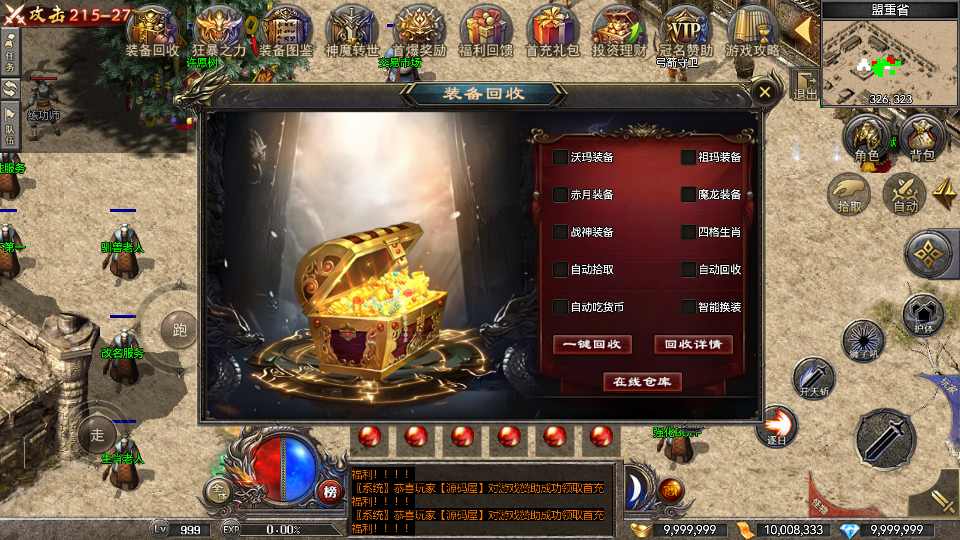
Task: Enable the 自动回收 checkbox
Action: pos(688,269)
